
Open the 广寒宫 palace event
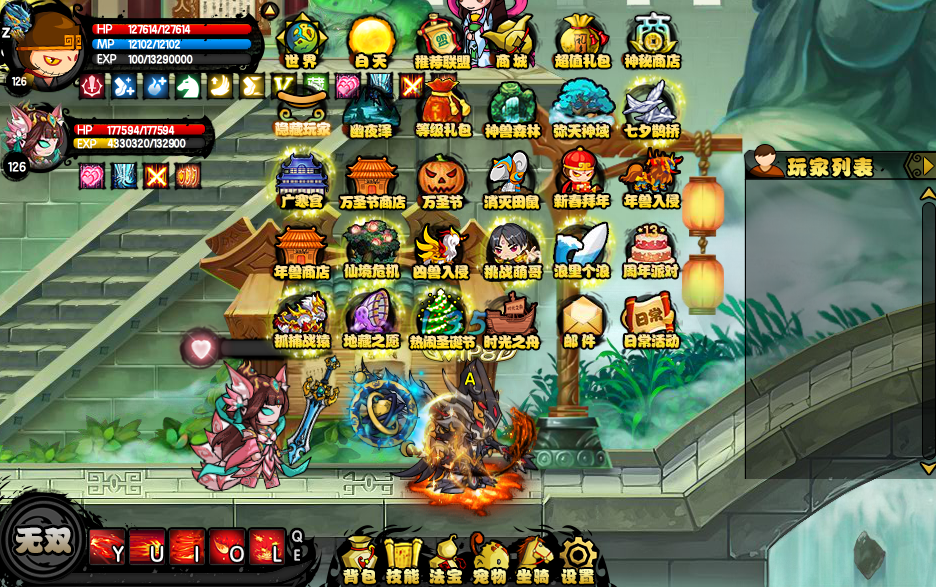tap(301, 180)
